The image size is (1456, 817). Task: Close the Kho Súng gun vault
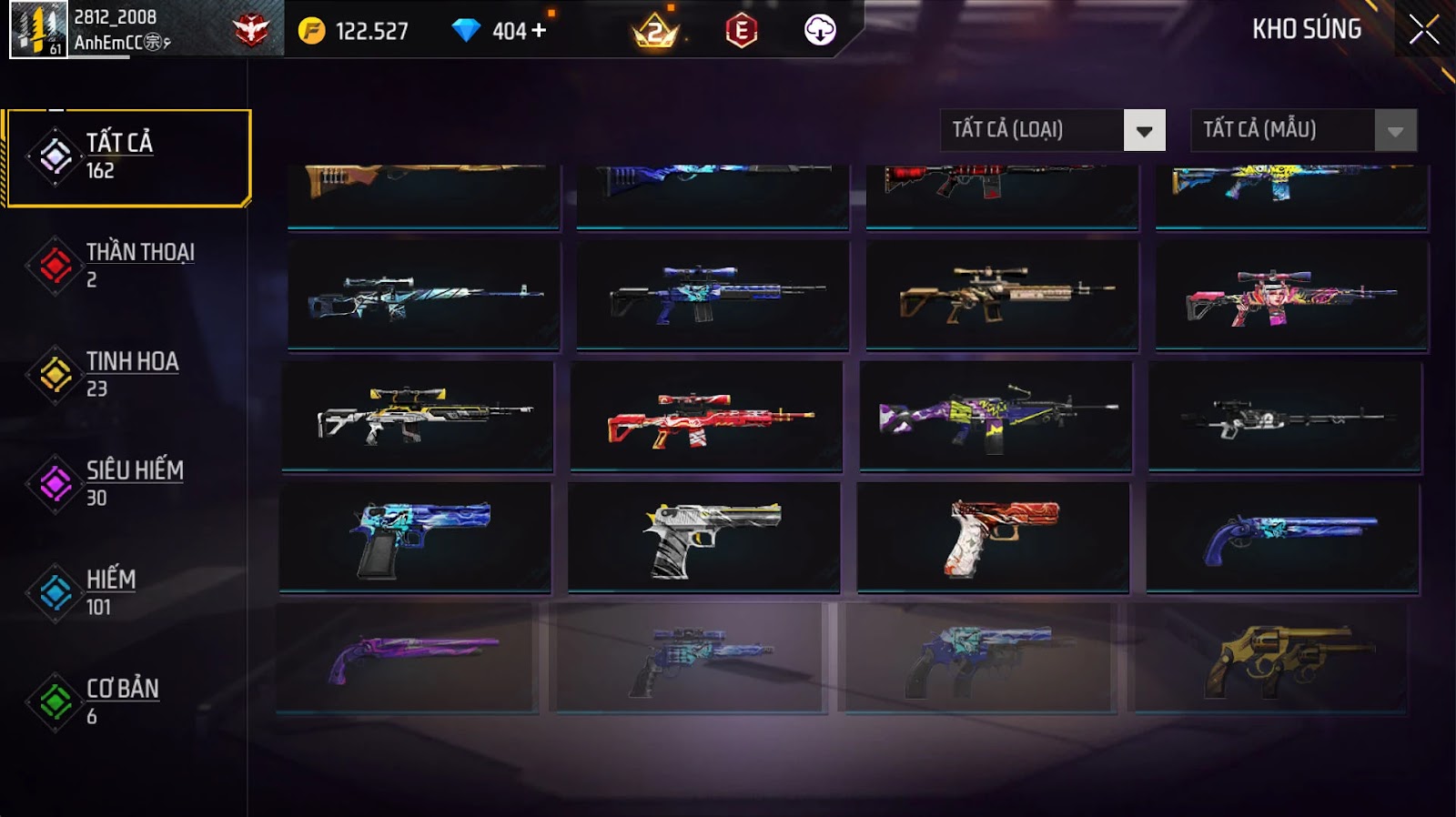[1423, 30]
